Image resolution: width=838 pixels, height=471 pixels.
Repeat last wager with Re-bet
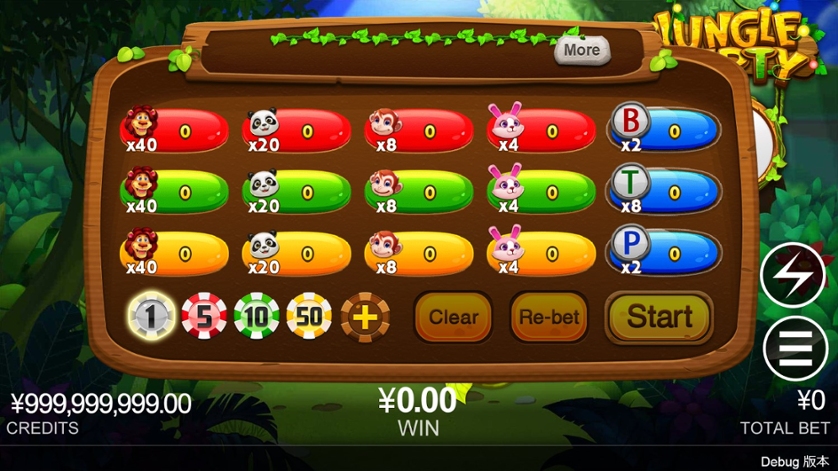[549, 318]
